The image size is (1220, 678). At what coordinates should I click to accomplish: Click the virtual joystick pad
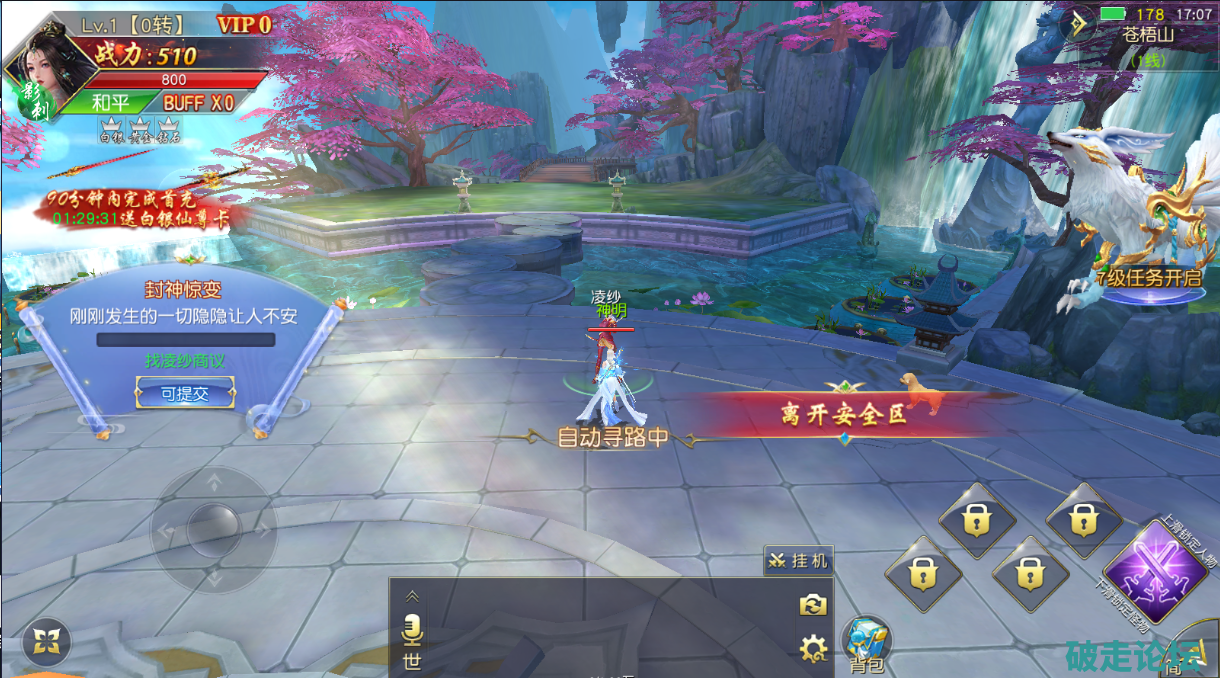point(213,526)
